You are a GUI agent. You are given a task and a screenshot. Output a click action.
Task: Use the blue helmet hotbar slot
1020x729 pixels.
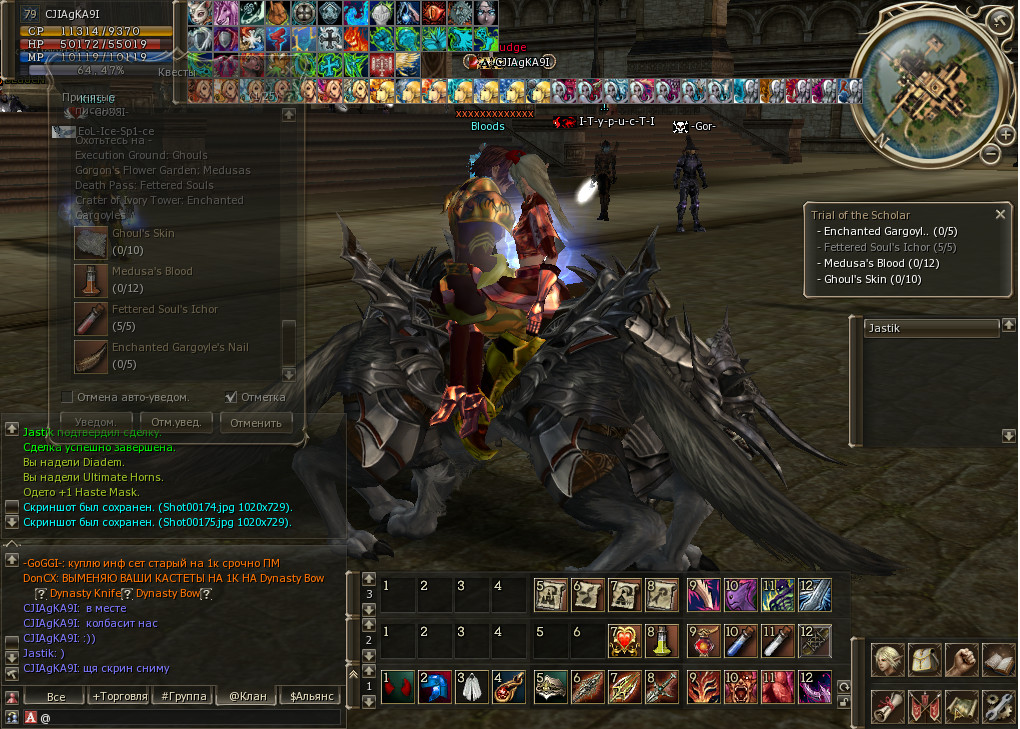434,688
